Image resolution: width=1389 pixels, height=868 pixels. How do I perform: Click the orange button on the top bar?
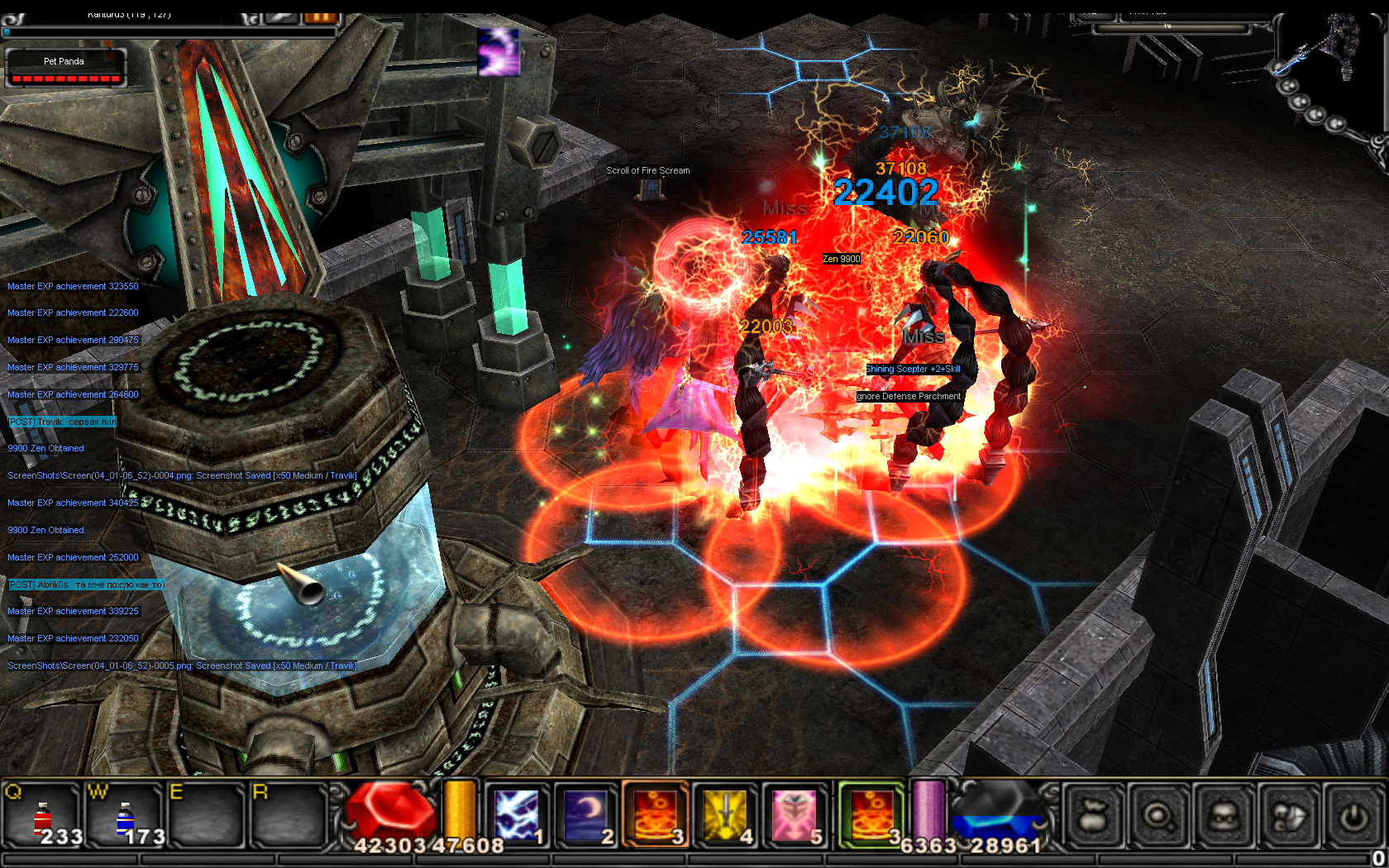pyautogui.click(x=321, y=17)
